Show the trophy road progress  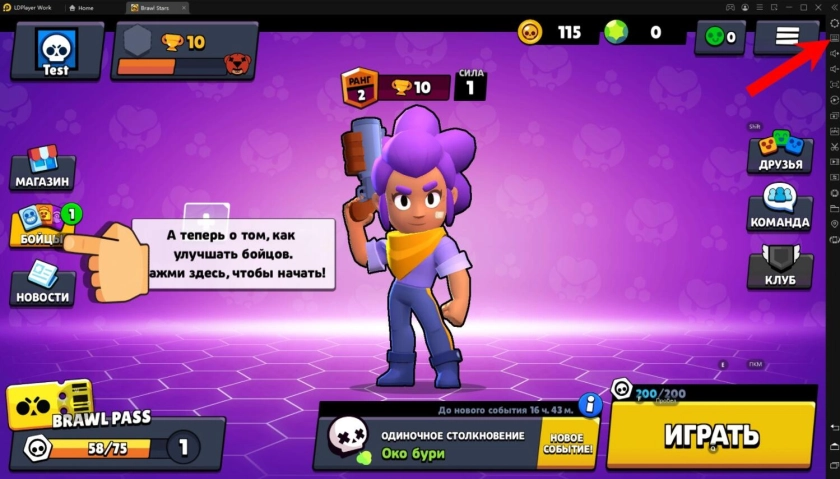(181, 51)
